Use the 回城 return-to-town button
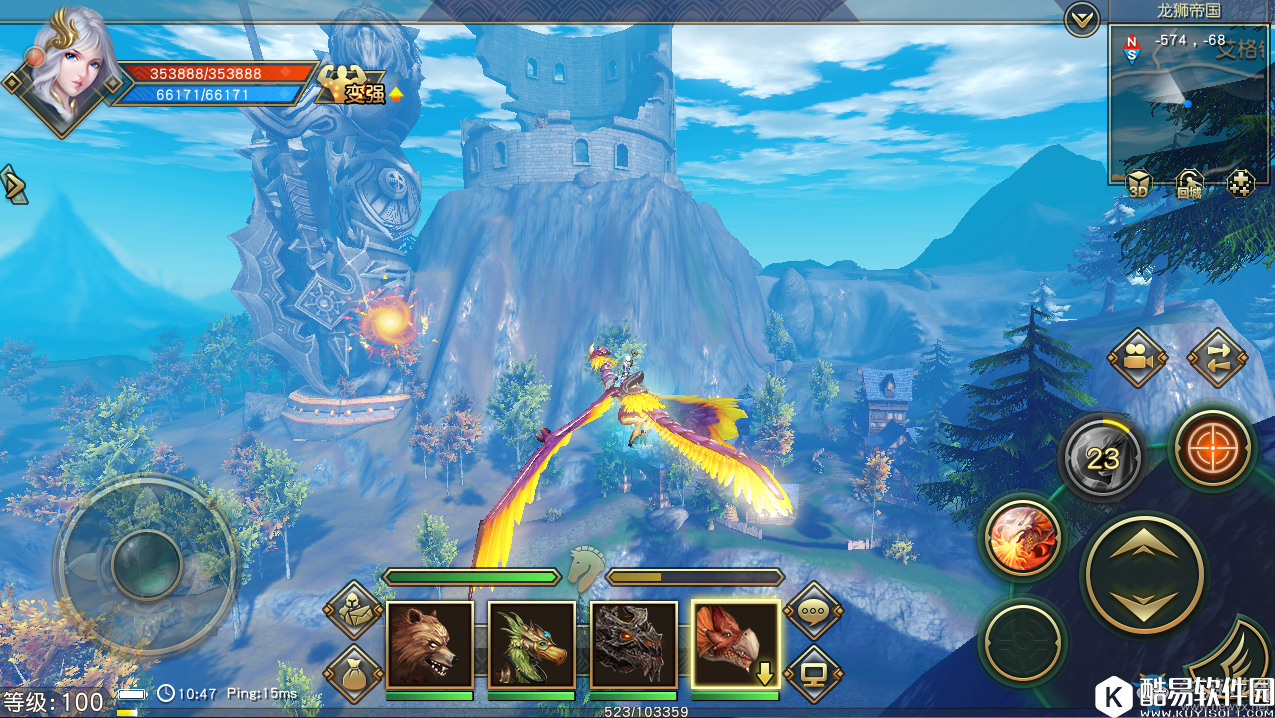 [1188, 185]
